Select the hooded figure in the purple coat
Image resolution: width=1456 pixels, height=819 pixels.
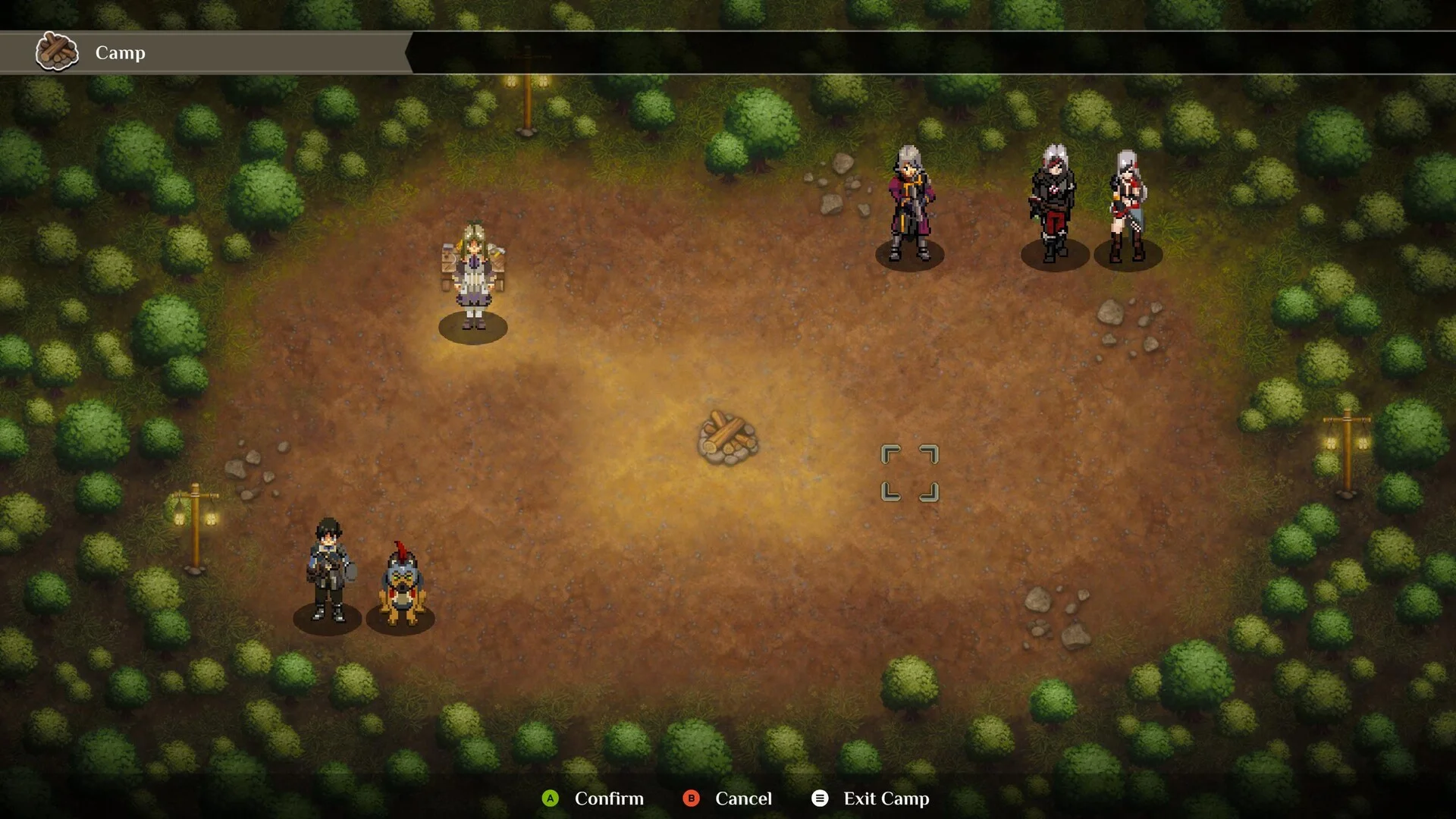coord(910,203)
